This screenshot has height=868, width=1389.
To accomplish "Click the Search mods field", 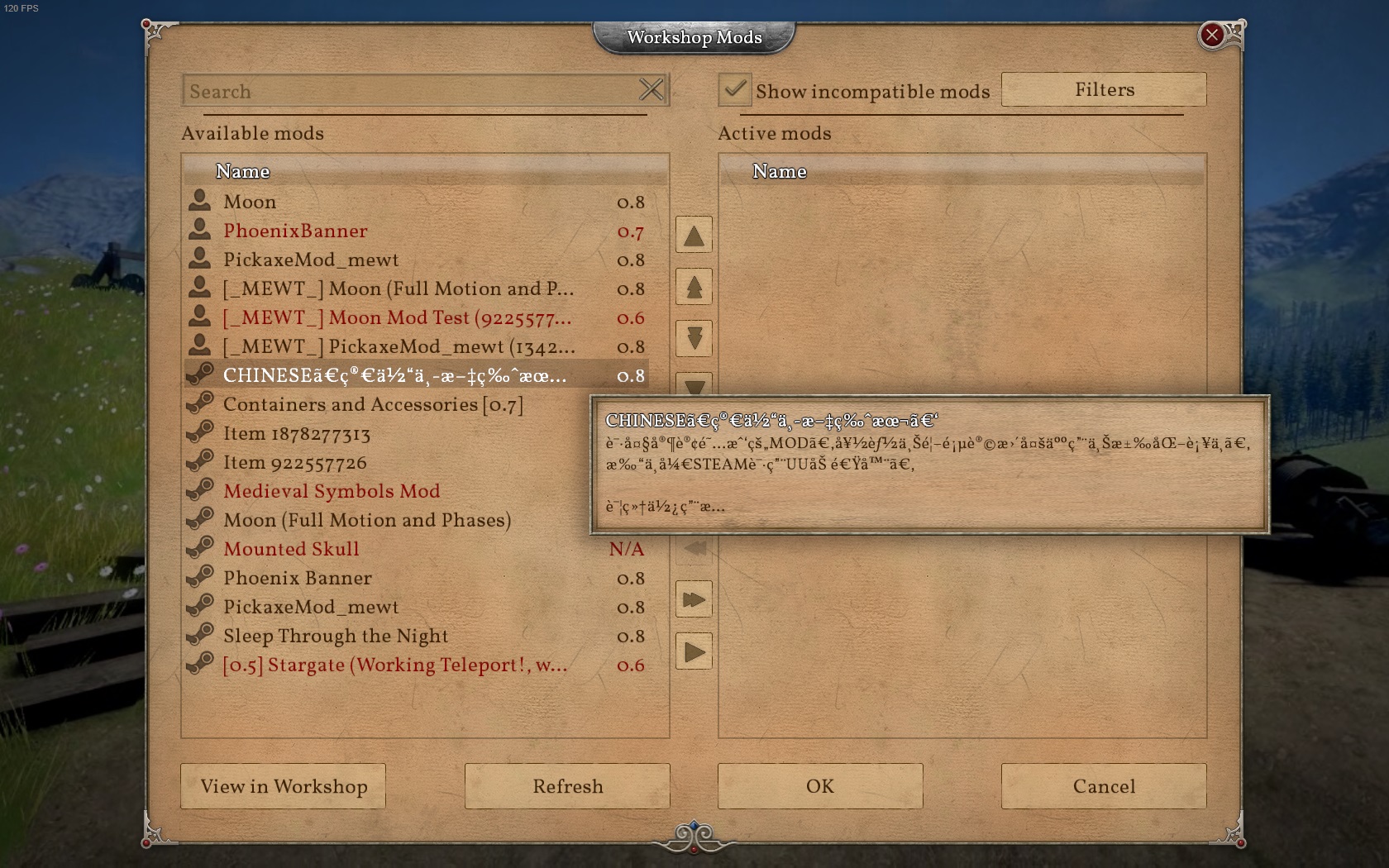I will [x=409, y=91].
